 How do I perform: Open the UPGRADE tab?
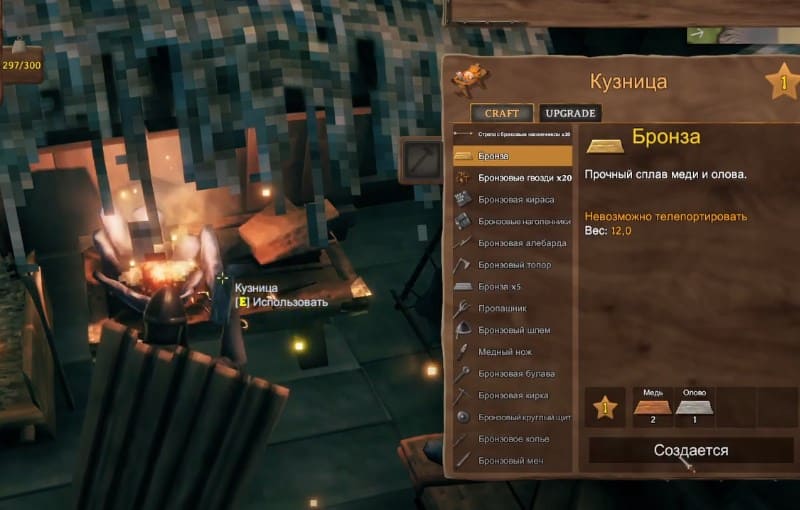tap(569, 113)
